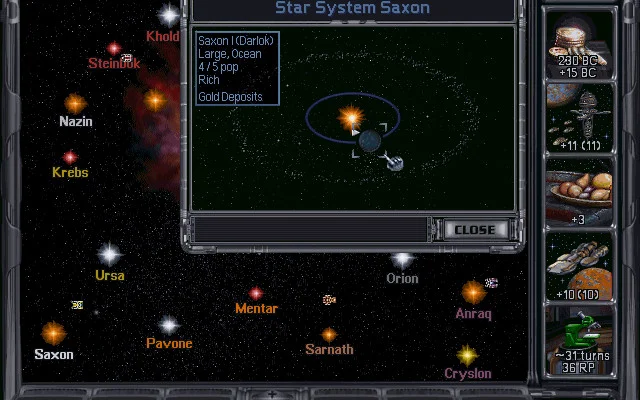Image resolution: width=640 pixels, height=400 pixels.
Task: Select the Saxon I planet in system view
Action: pos(369,141)
